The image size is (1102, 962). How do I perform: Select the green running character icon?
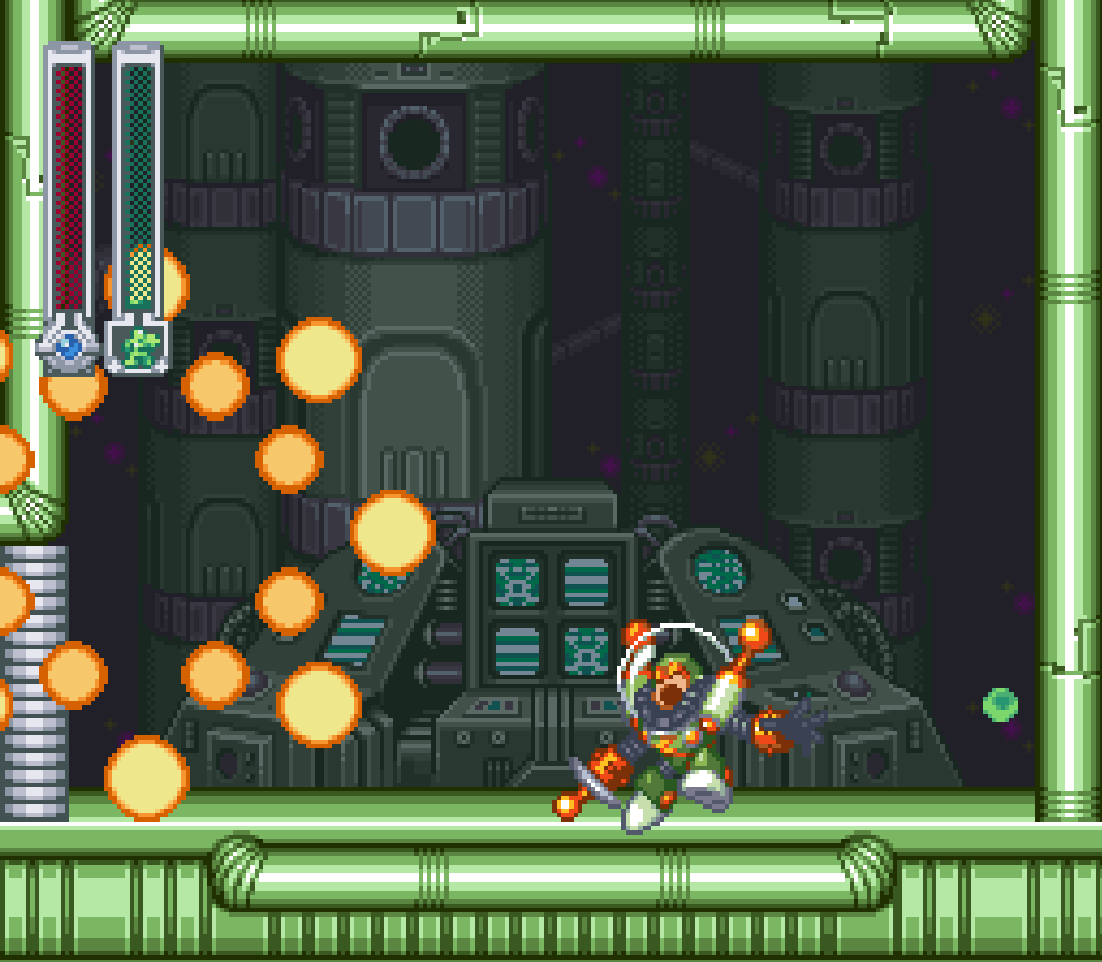pos(138,347)
